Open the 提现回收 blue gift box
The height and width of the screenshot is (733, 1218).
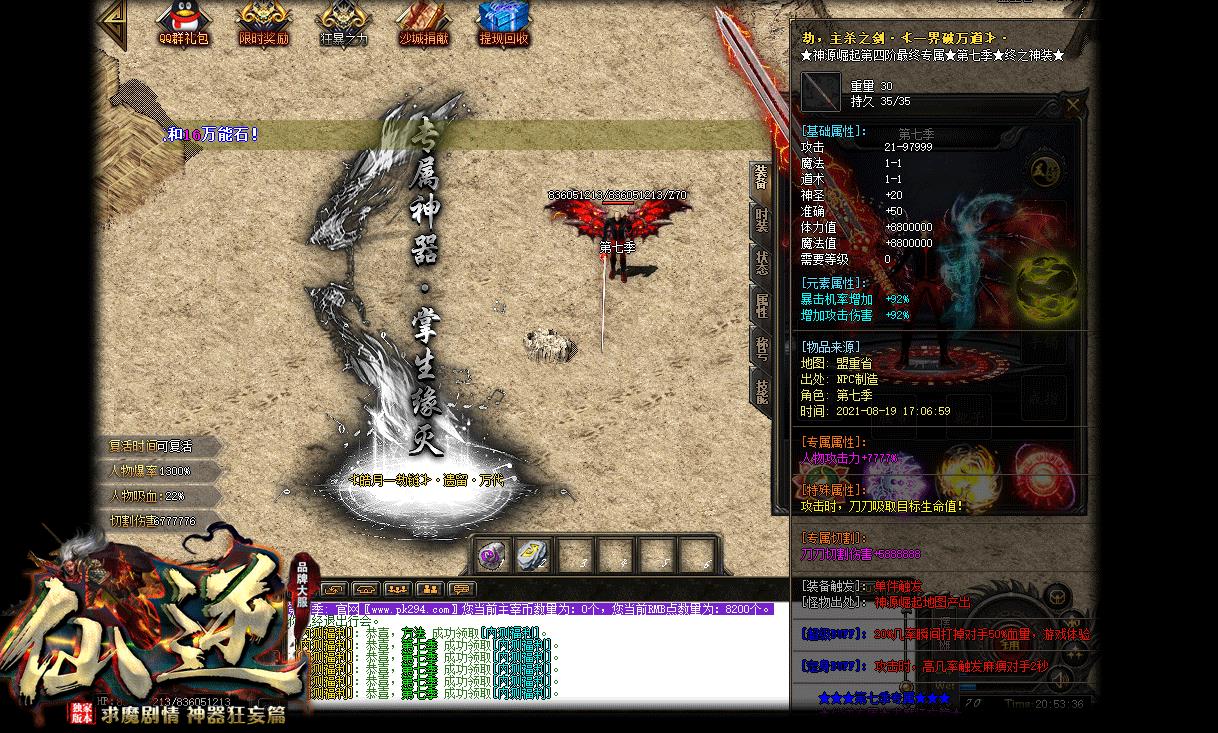(x=503, y=24)
